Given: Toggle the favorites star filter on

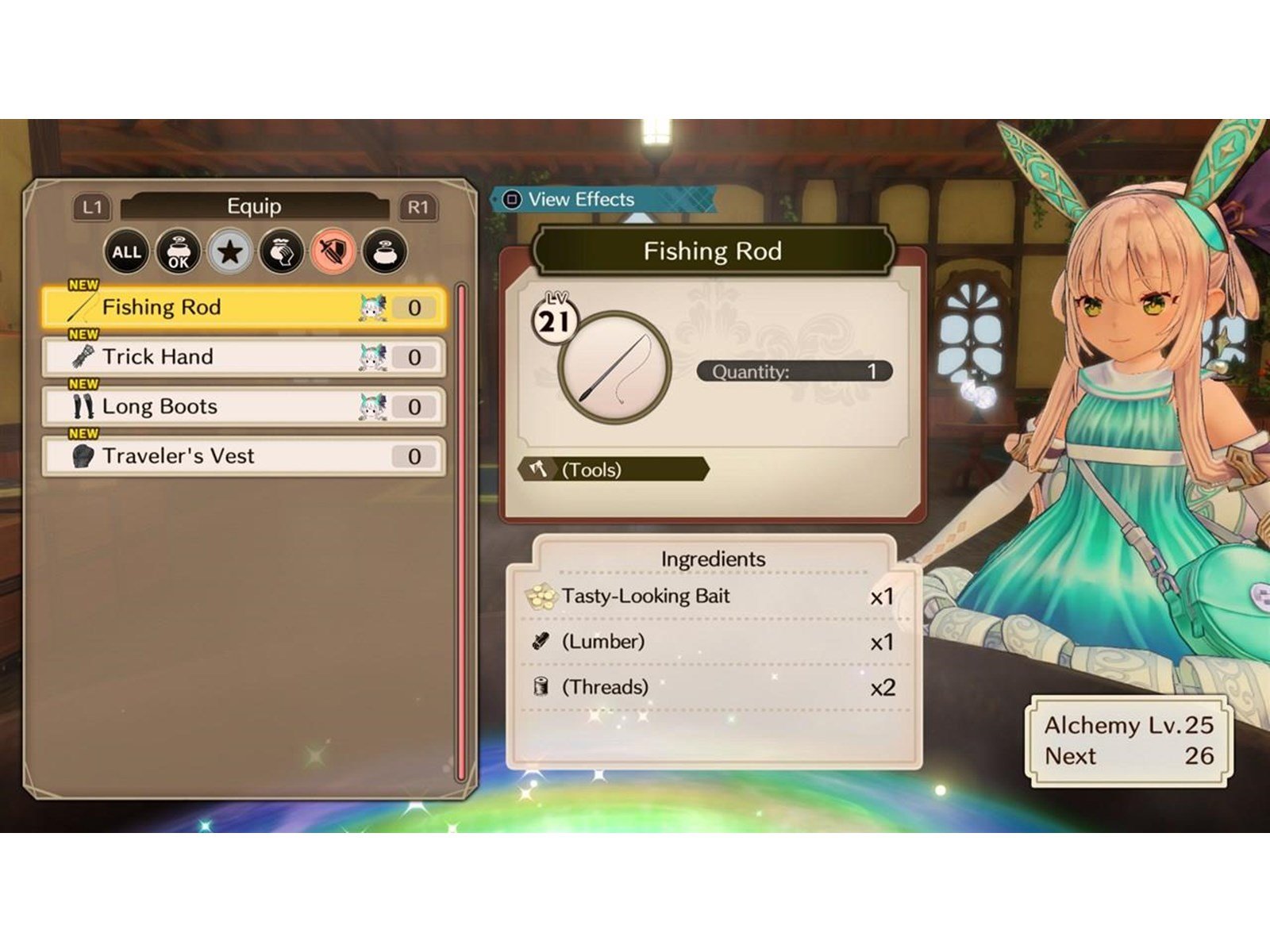Looking at the screenshot, I should [x=231, y=252].
